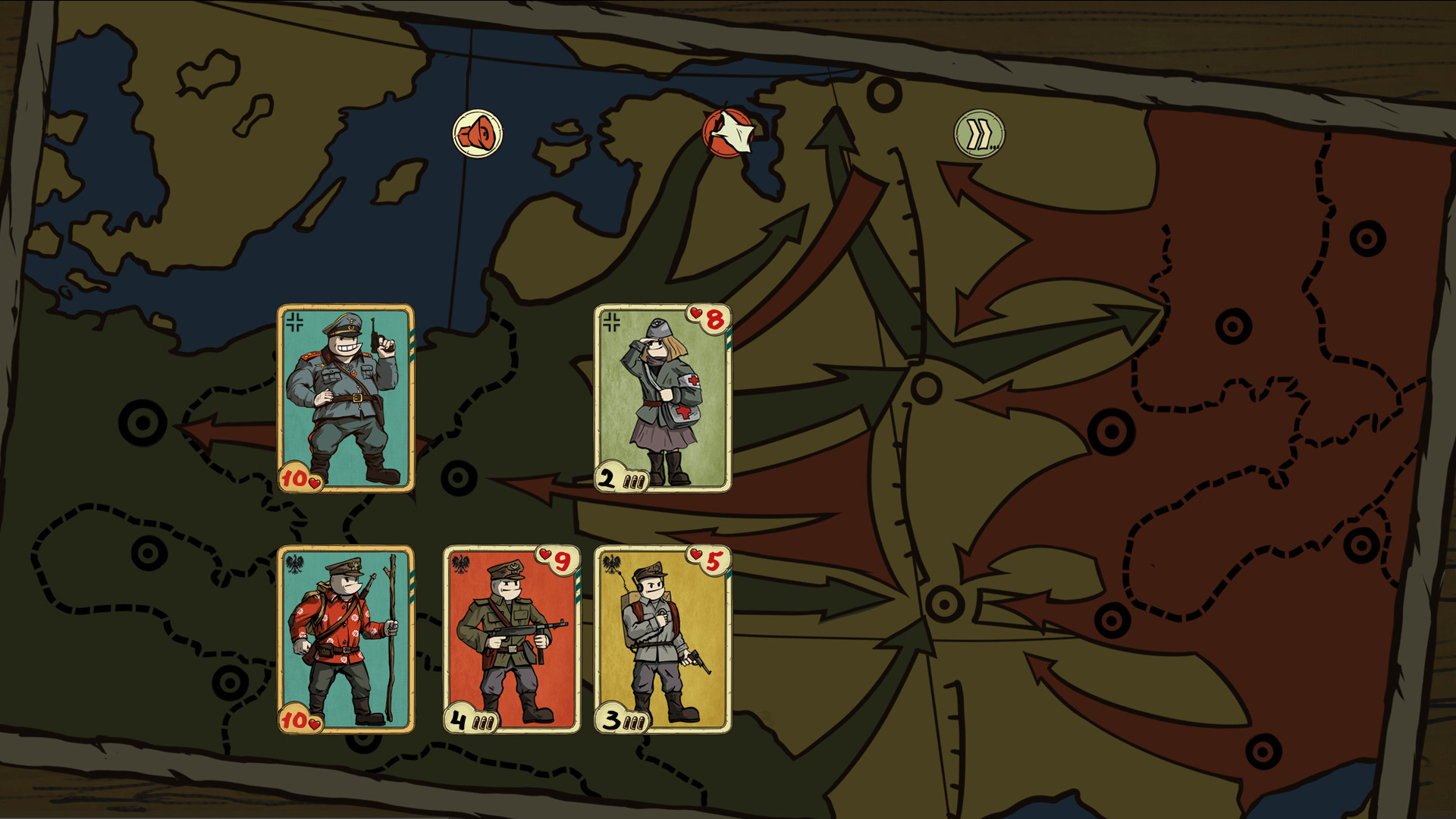1456x819 pixels.
Task: Select the saluting medic card with 8 health
Action: pos(662,398)
